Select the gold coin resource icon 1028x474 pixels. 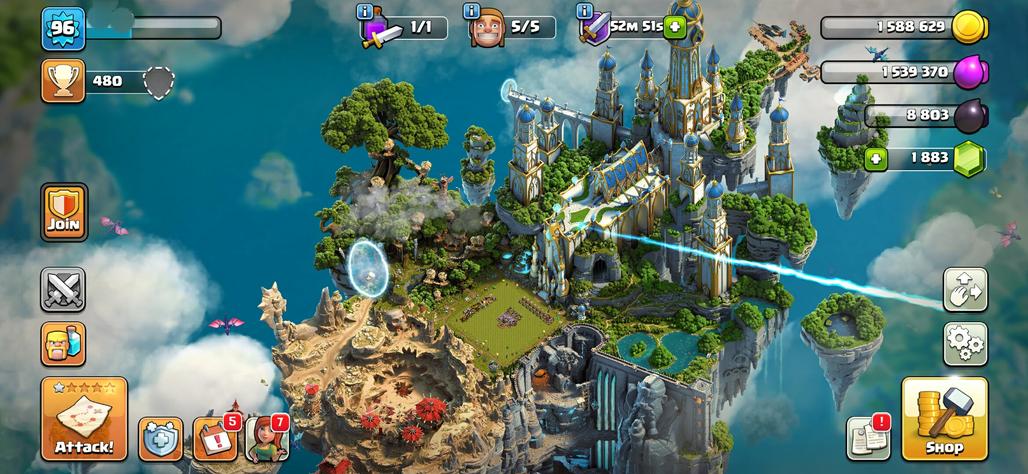pos(968,27)
